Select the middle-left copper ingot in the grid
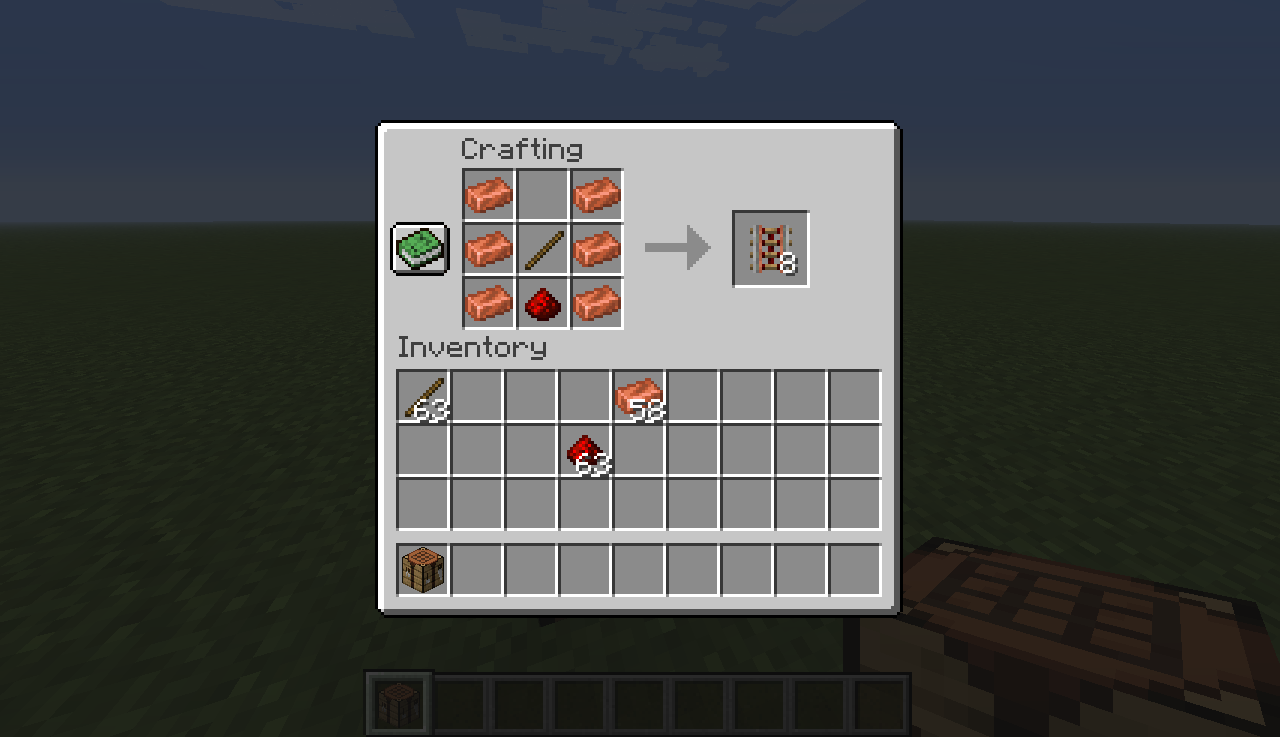 (488, 247)
